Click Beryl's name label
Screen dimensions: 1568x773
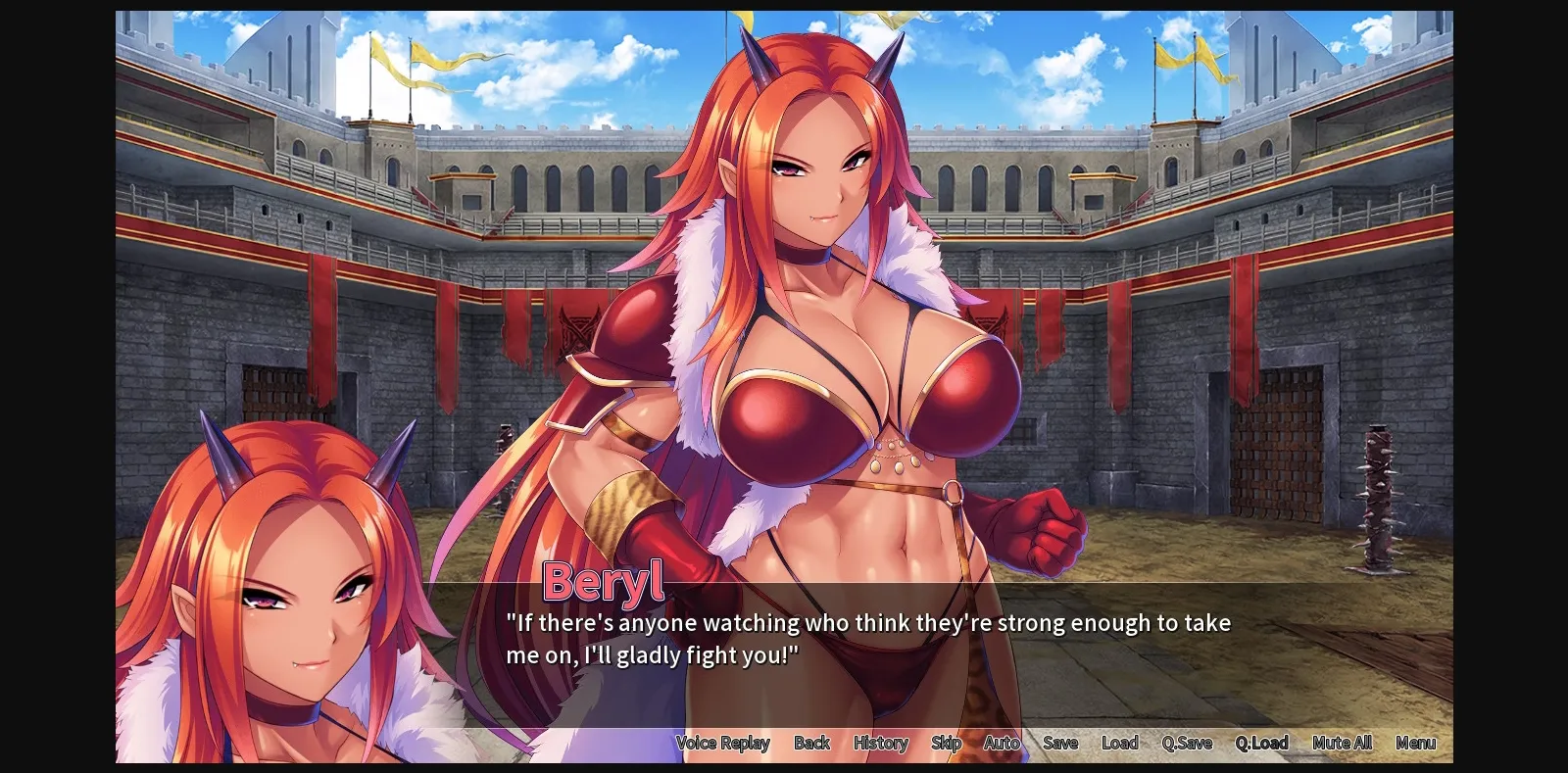[603, 582]
